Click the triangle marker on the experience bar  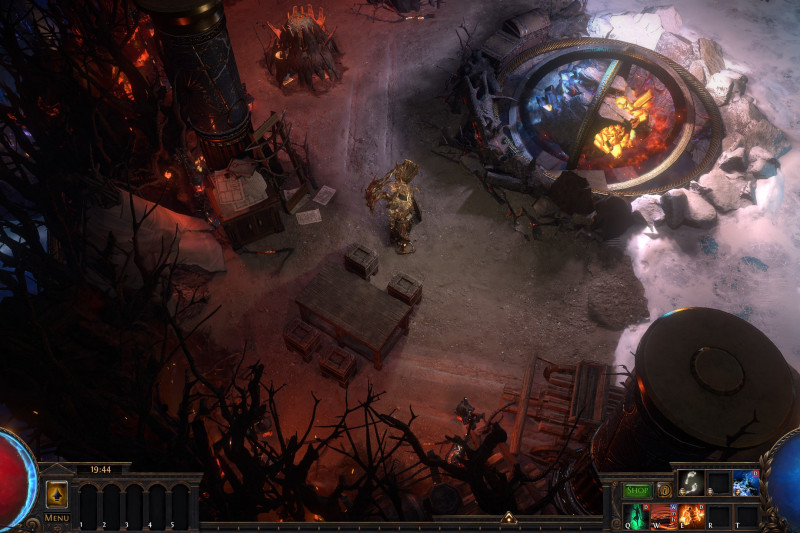(x=508, y=518)
